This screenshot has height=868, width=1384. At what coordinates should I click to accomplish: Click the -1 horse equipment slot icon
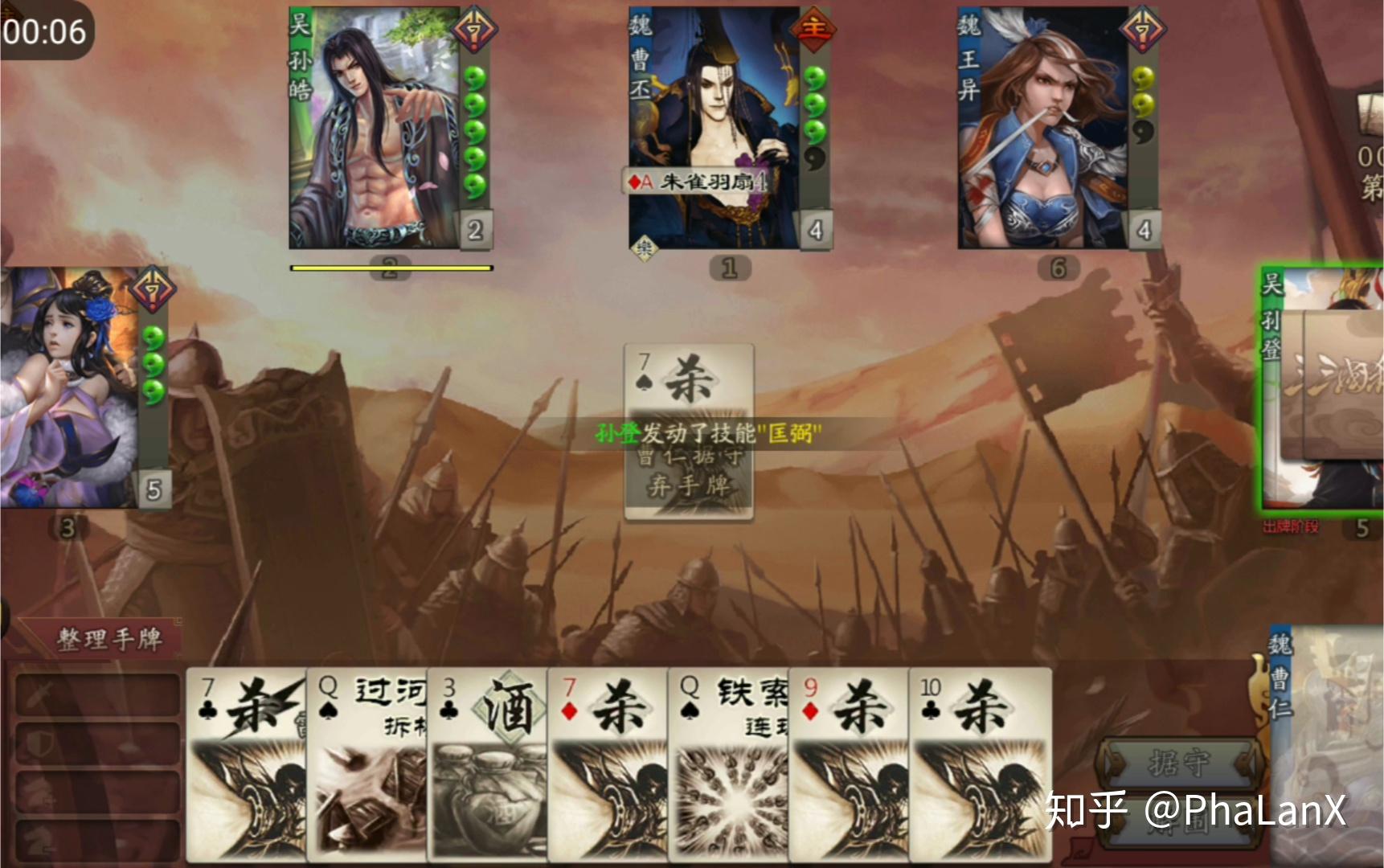(x=39, y=842)
